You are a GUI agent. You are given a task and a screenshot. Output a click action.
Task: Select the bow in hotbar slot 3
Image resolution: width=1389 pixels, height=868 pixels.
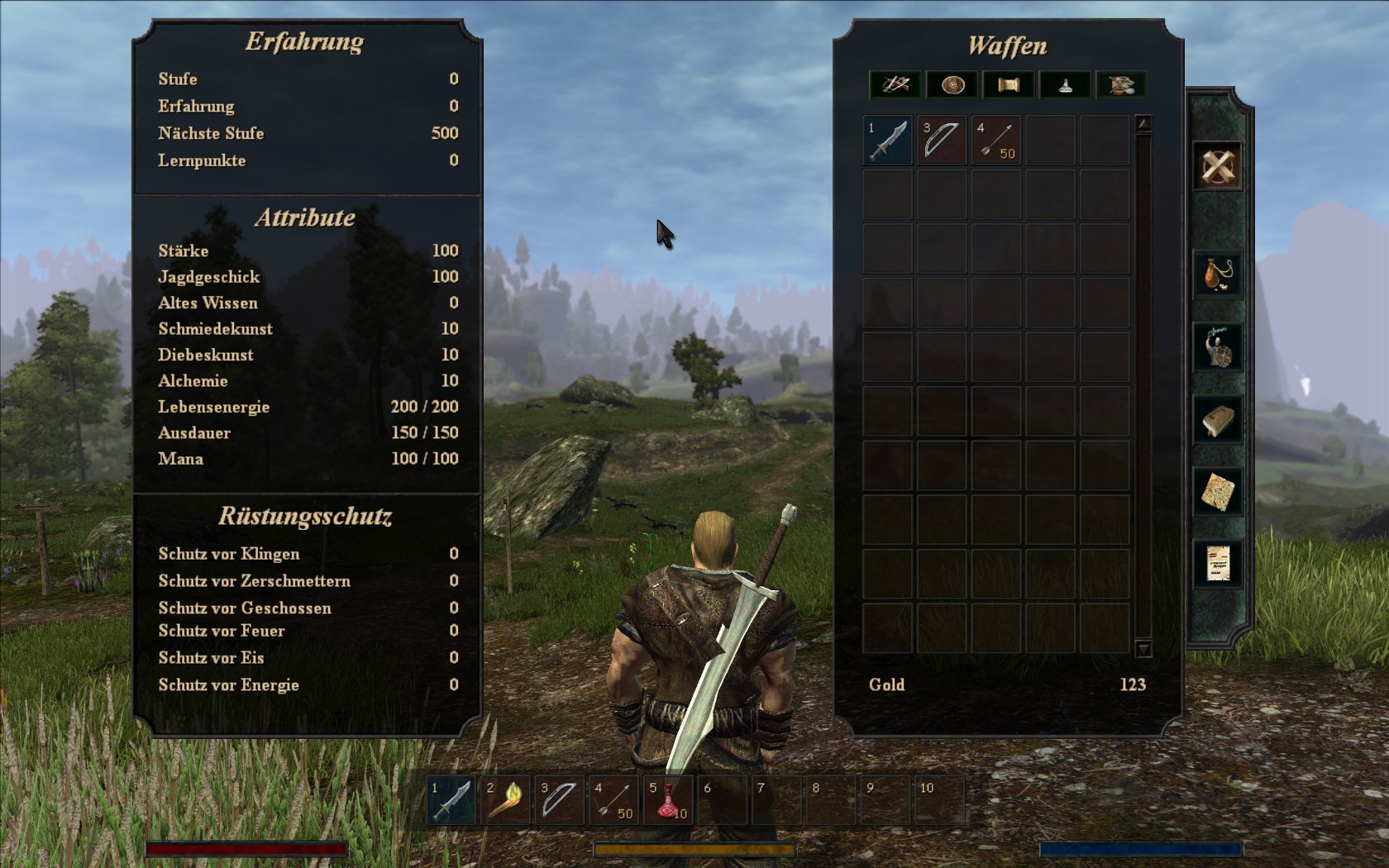[560, 800]
